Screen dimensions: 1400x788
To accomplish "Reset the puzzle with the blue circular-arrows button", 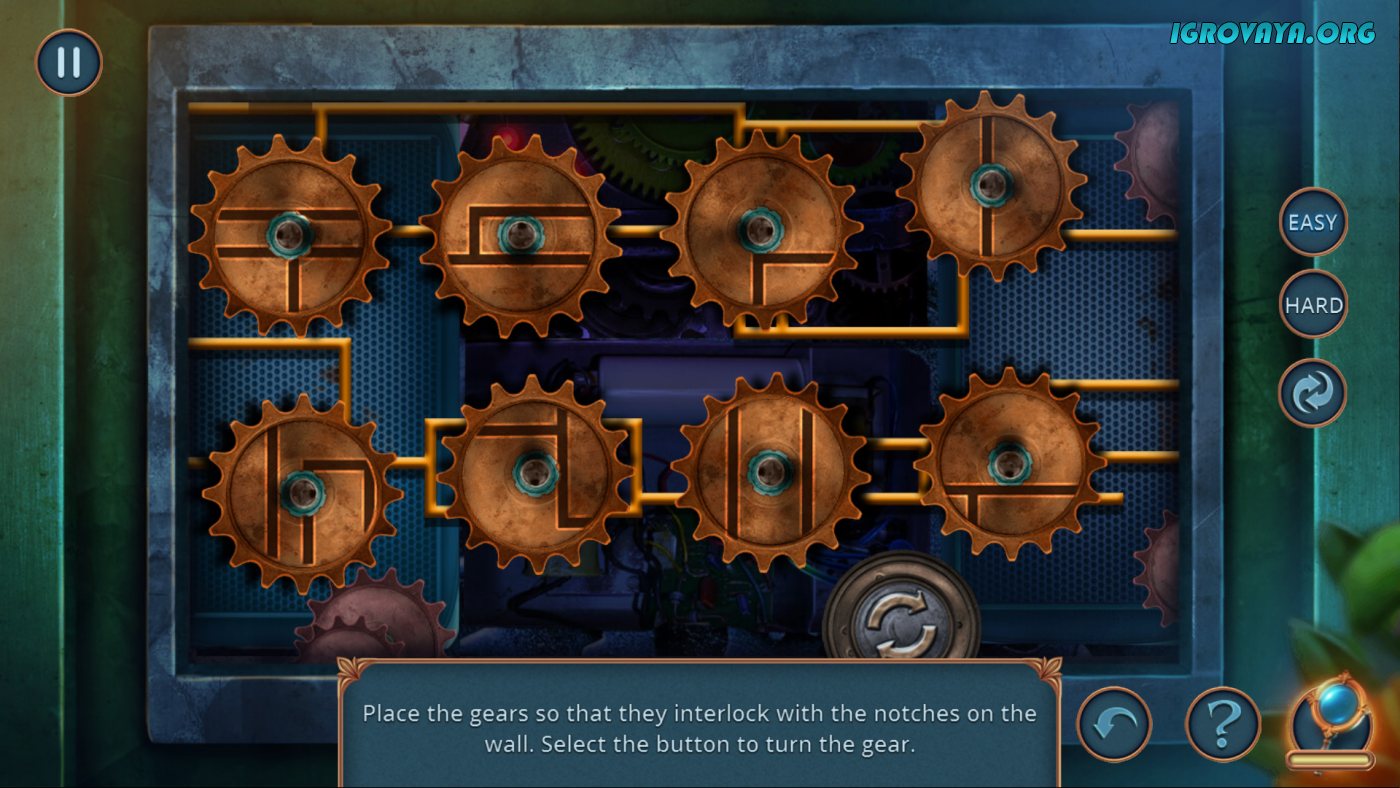I will [x=1313, y=393].
